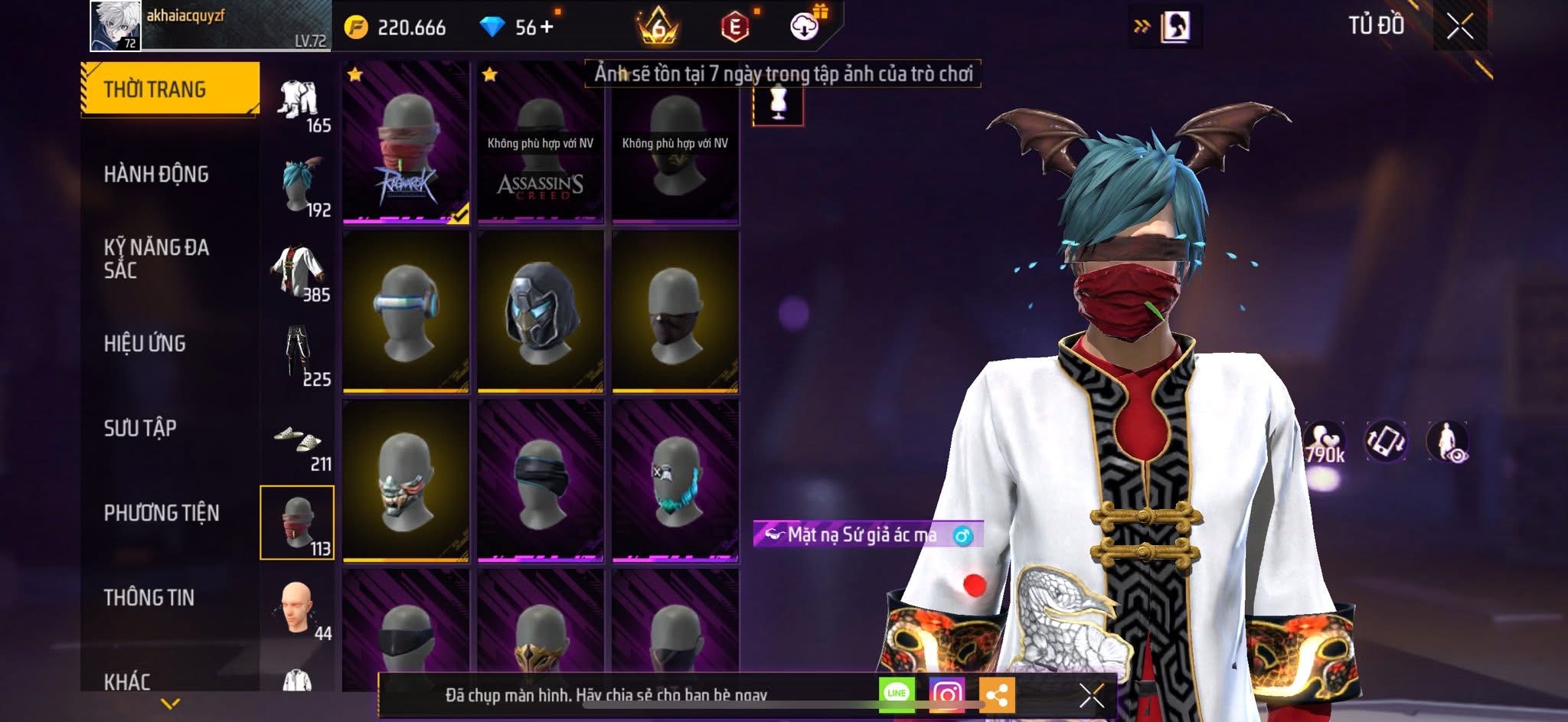Screen dimensions: 1568x722
Task: Share the screenshot to Instagram
Action: [946, 694]
